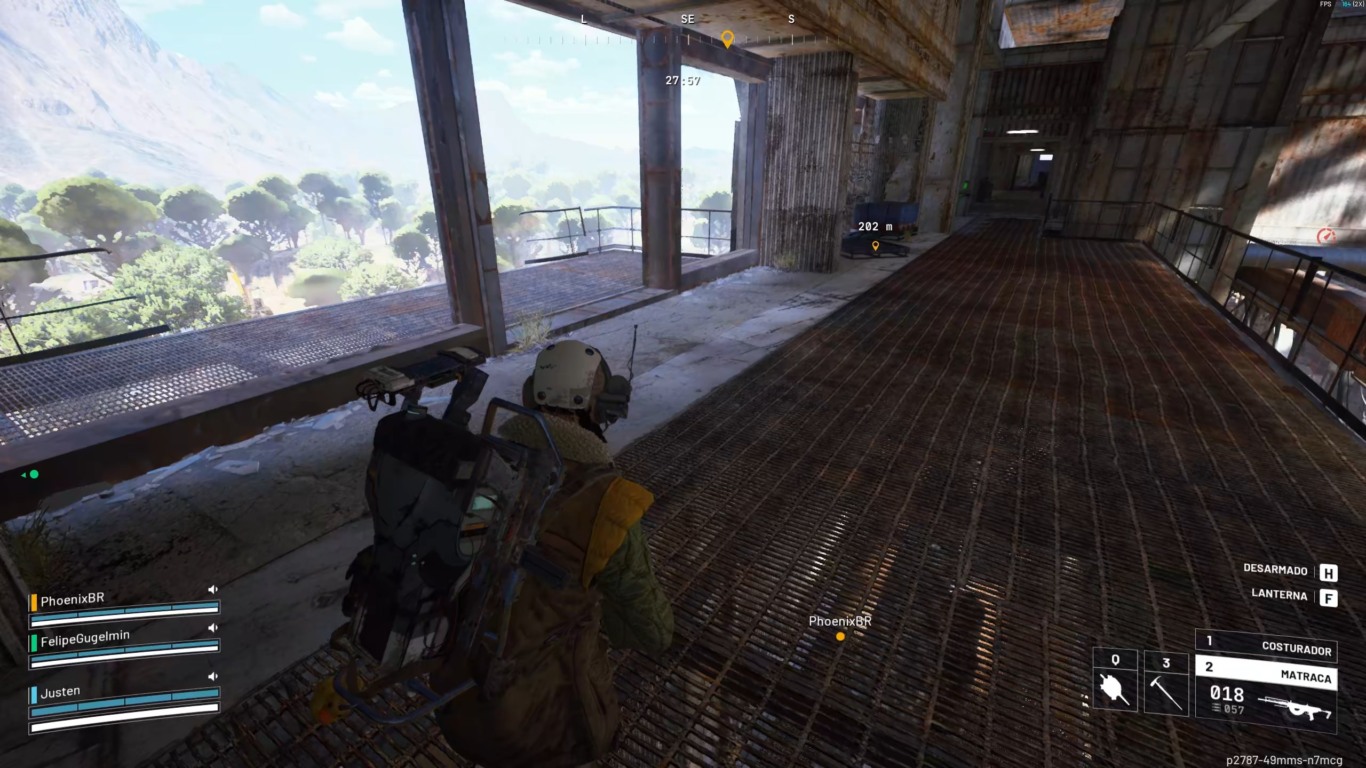Choose the grenade item in the Q slot

(x=1114, y=688)
